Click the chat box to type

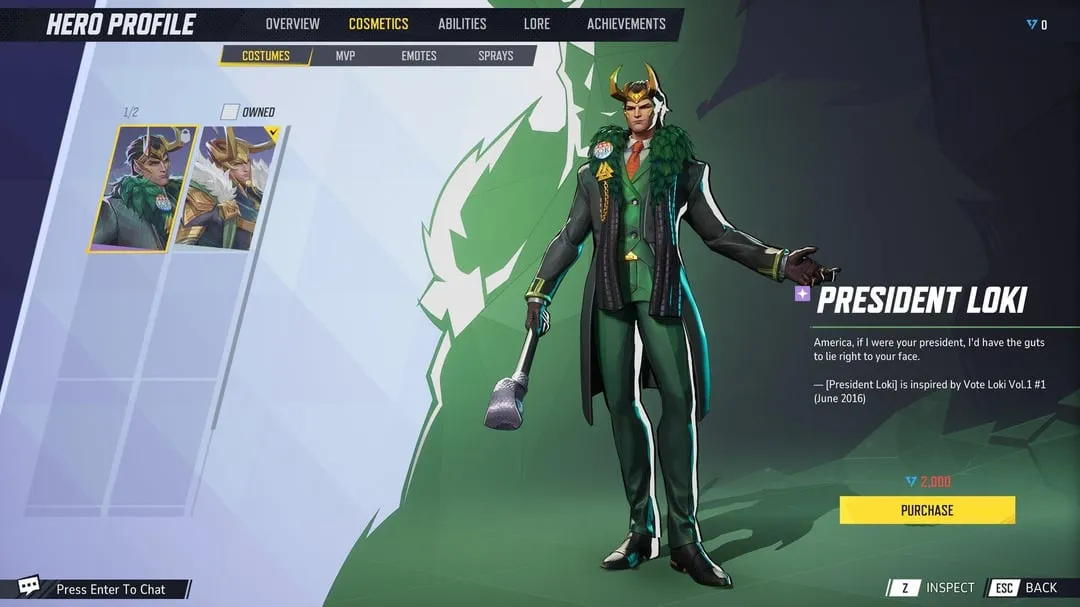pyautogui.click(x=110, y=589)
